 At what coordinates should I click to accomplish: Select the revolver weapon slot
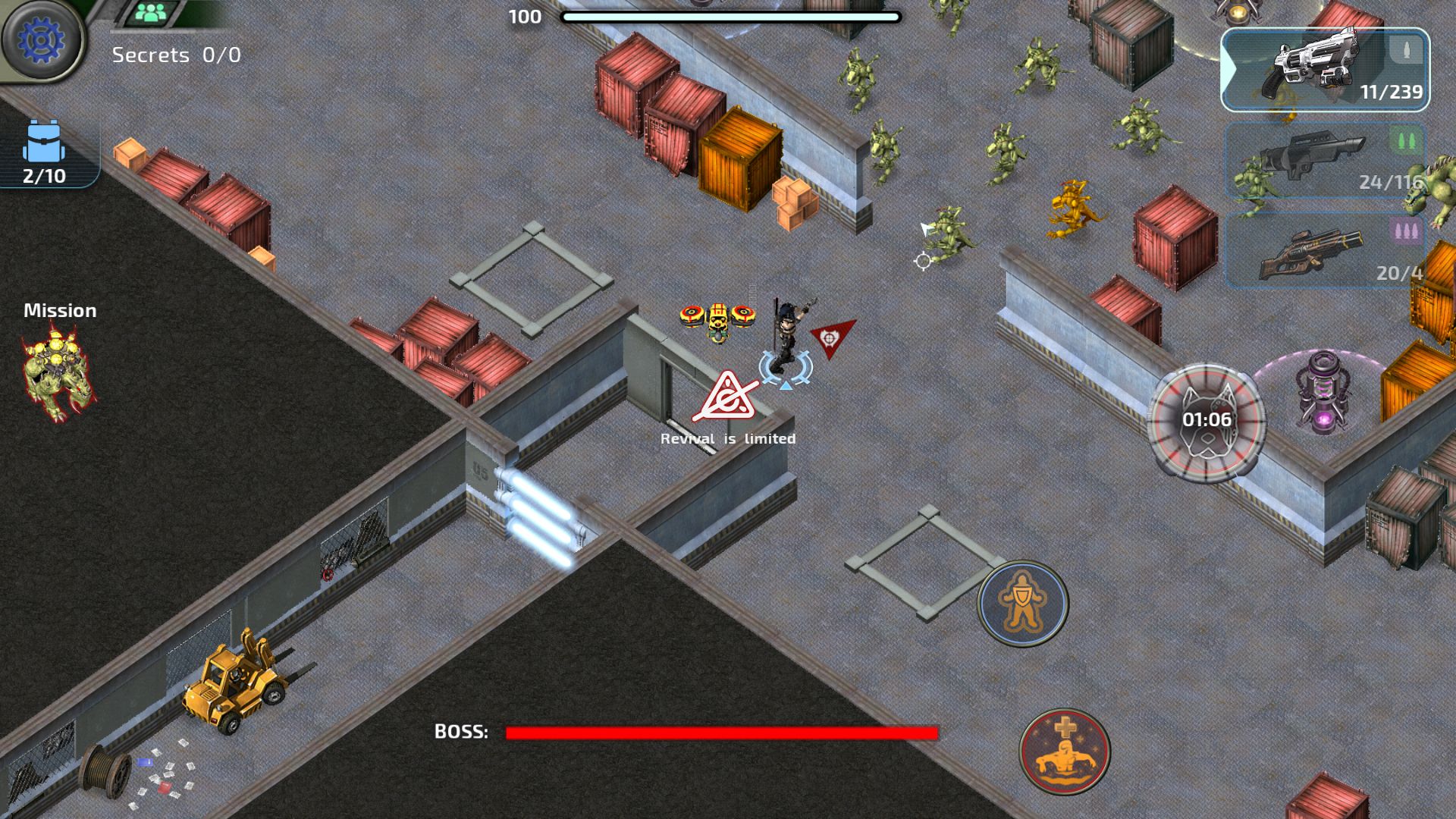tap(1324, 70)
